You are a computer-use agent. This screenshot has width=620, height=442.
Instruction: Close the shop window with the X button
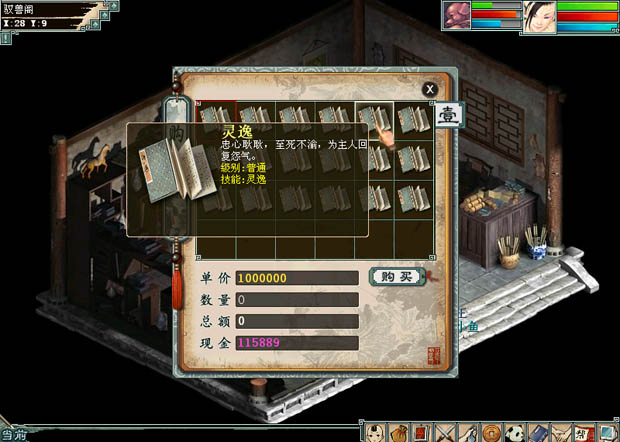tap(430, 89)
